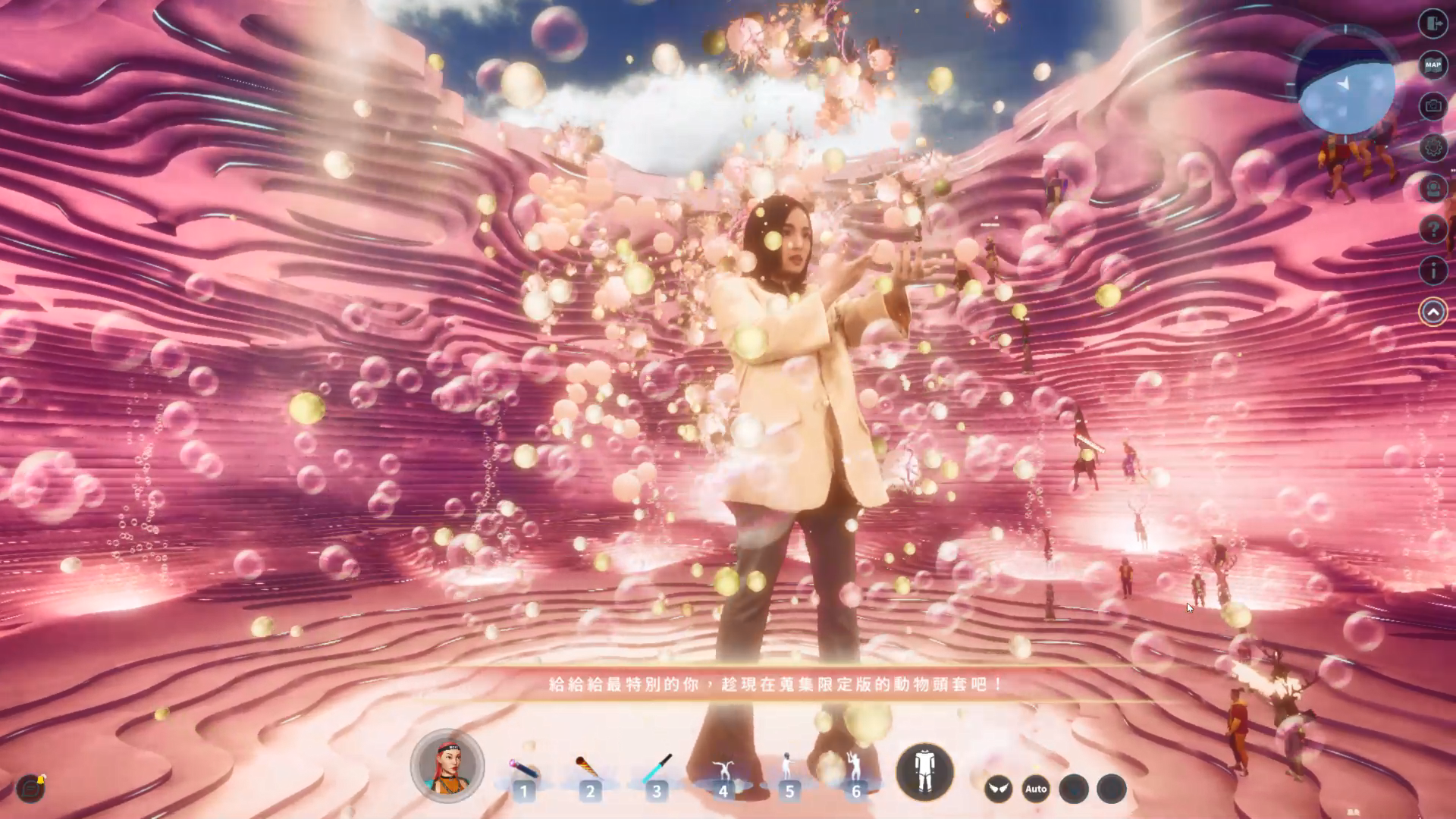Select the red-haired avatar portrait
Image resolution: width=1456 pixels, height=819 pixels.
[447, 766]
